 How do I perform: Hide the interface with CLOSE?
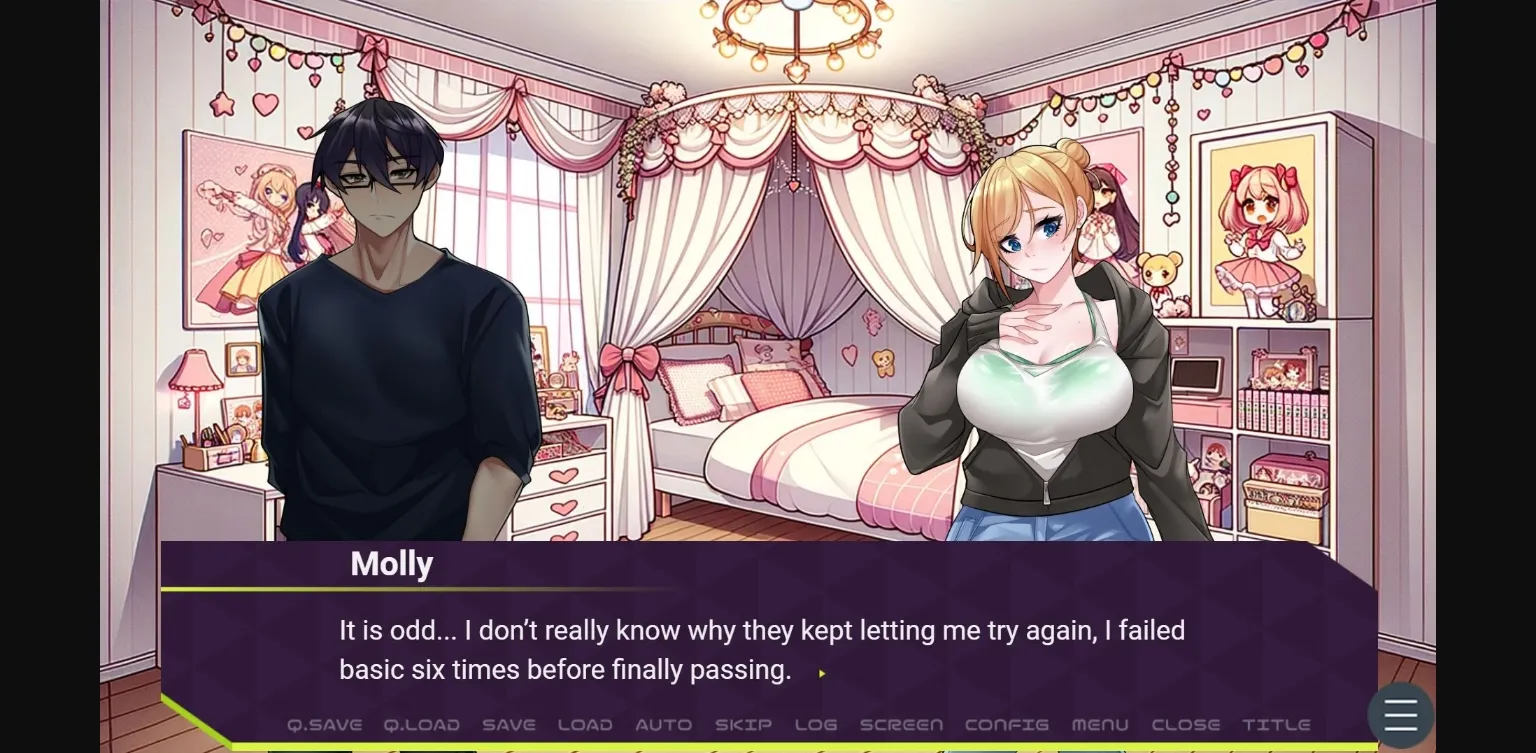[1184, 724]
